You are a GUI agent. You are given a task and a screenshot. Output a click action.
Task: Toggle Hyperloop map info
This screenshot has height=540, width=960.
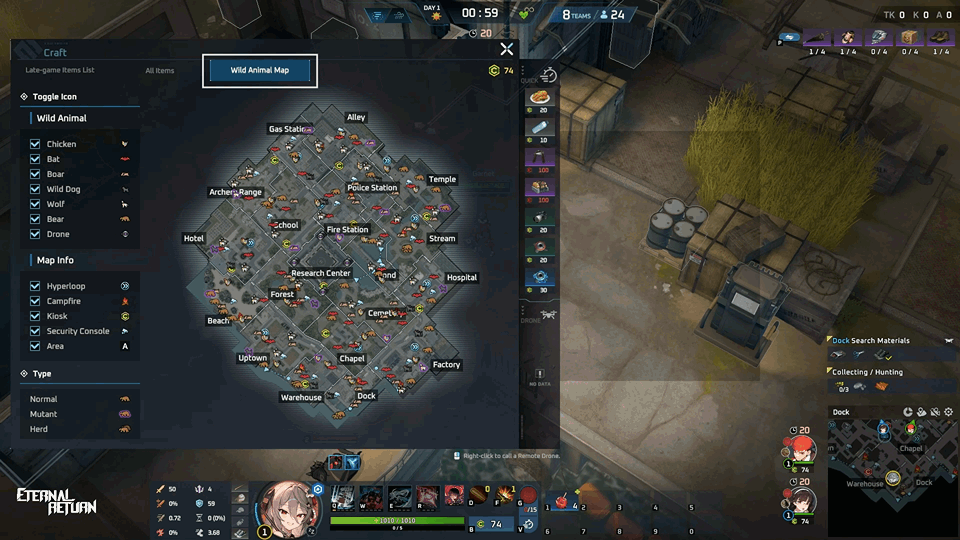point(35,286)
